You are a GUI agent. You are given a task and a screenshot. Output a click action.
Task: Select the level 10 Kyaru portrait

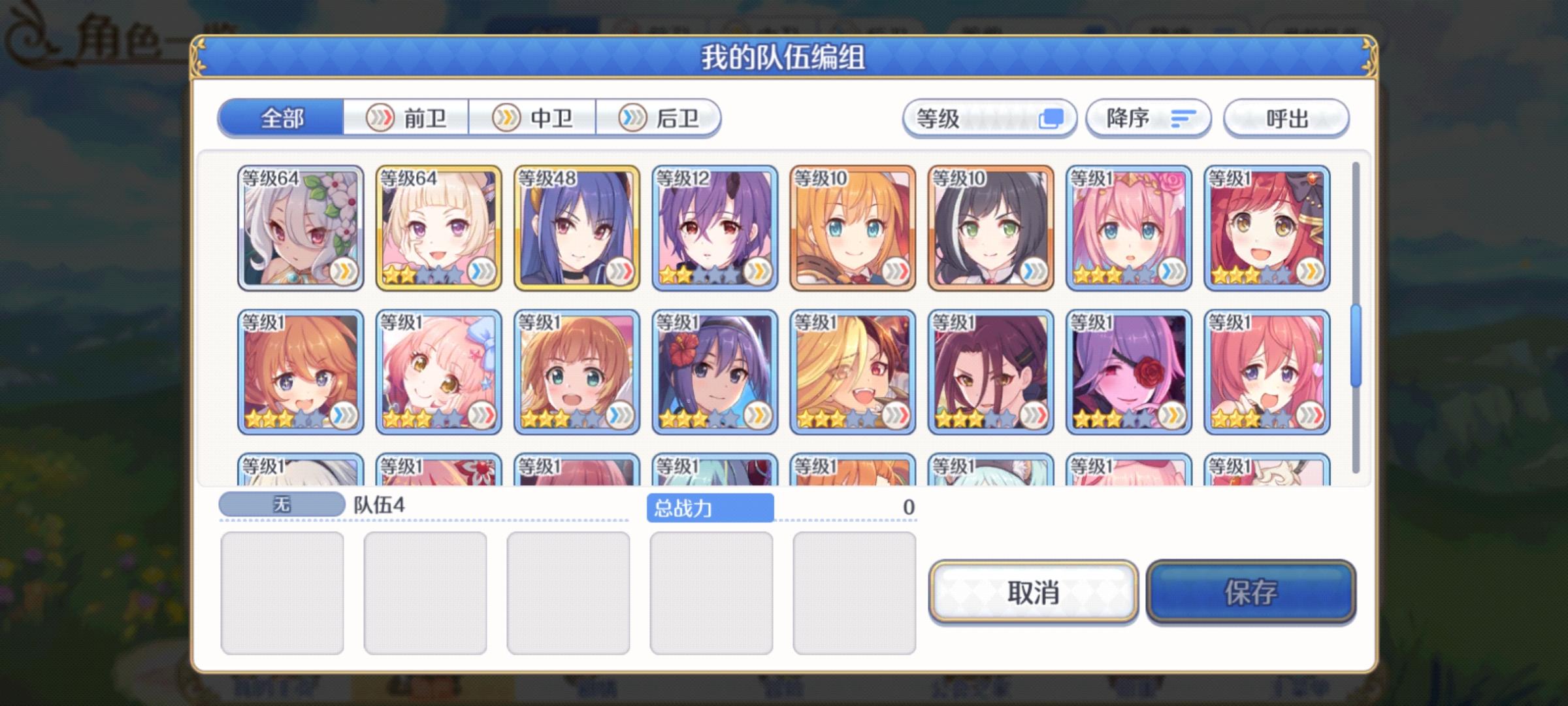click(993, 229)
